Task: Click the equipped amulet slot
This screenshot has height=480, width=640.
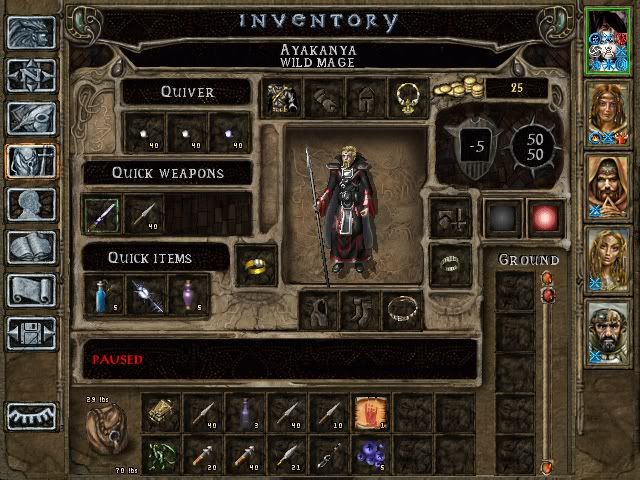Action: [x=407, y=98]
